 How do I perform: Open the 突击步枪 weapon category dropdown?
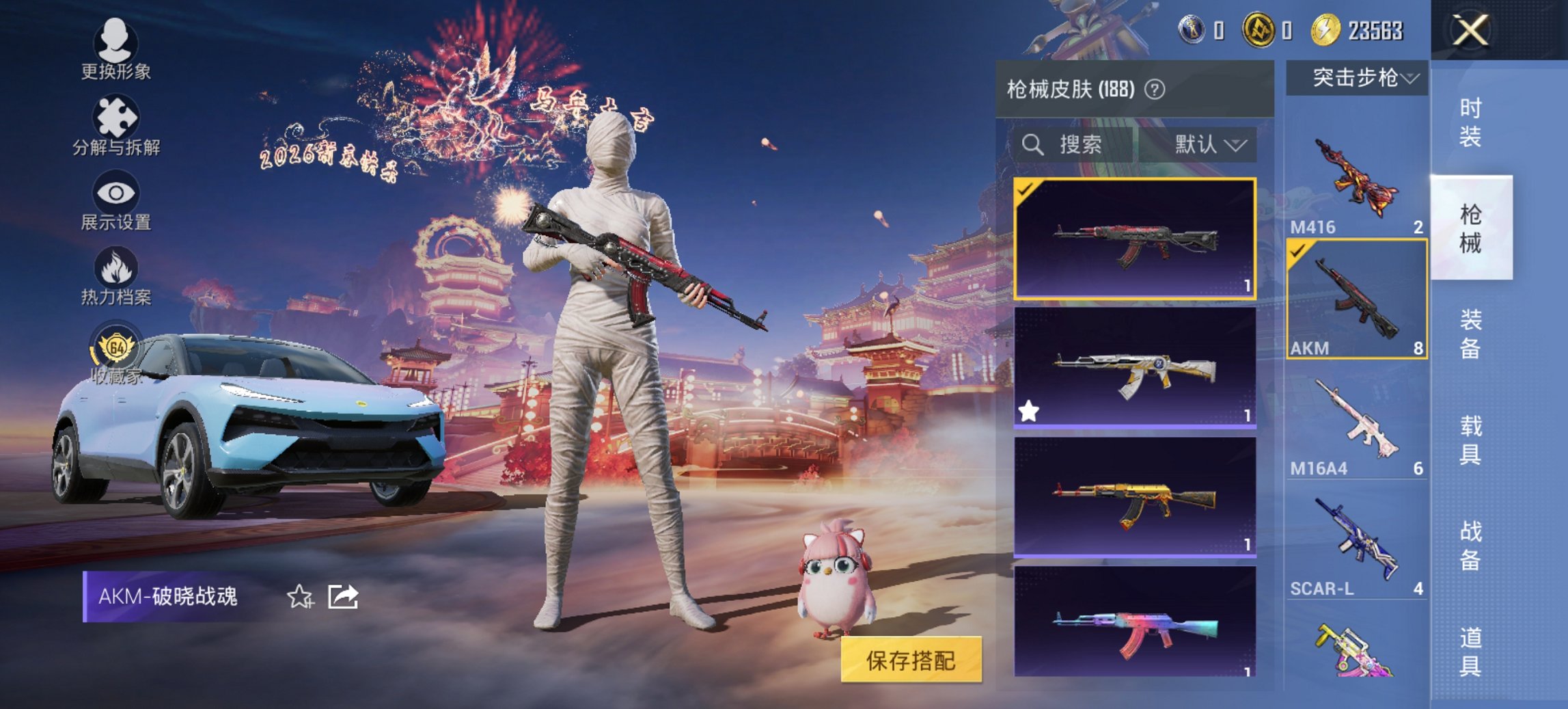(x=1360, y=77)
